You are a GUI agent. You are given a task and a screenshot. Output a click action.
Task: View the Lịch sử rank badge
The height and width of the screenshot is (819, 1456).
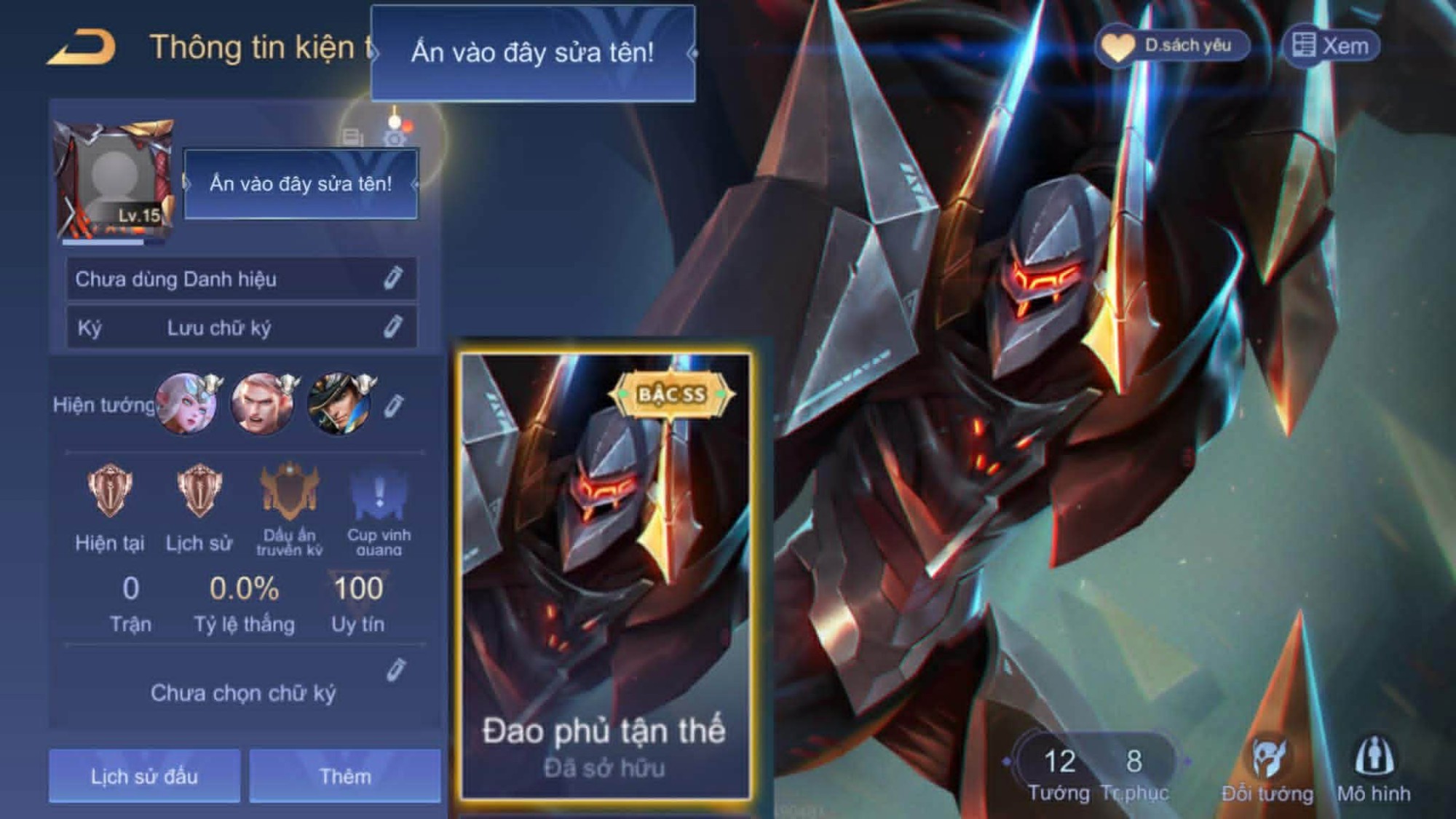(x=199, y=491)
